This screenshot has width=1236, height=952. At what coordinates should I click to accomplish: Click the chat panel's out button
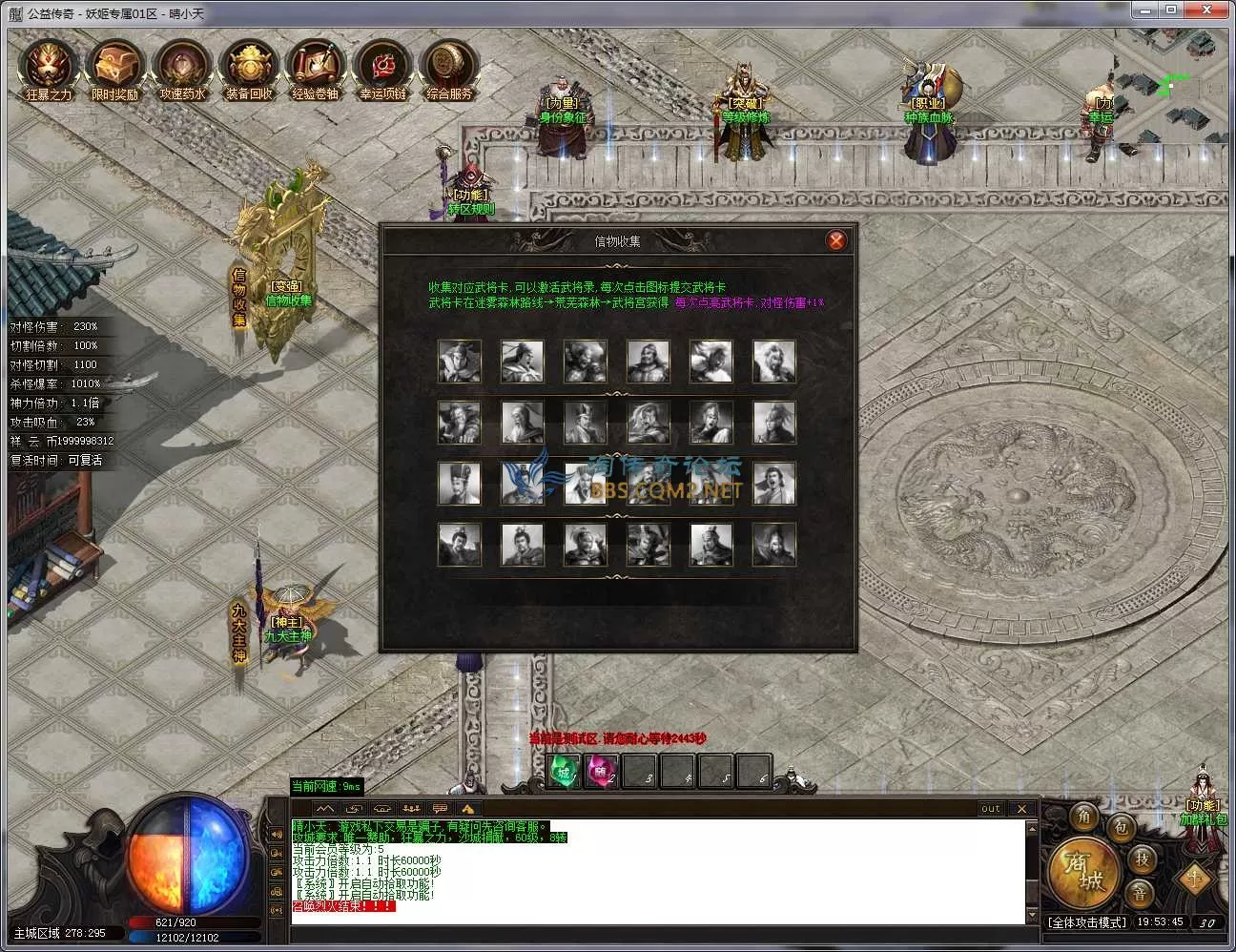click(x=991, y=808)
